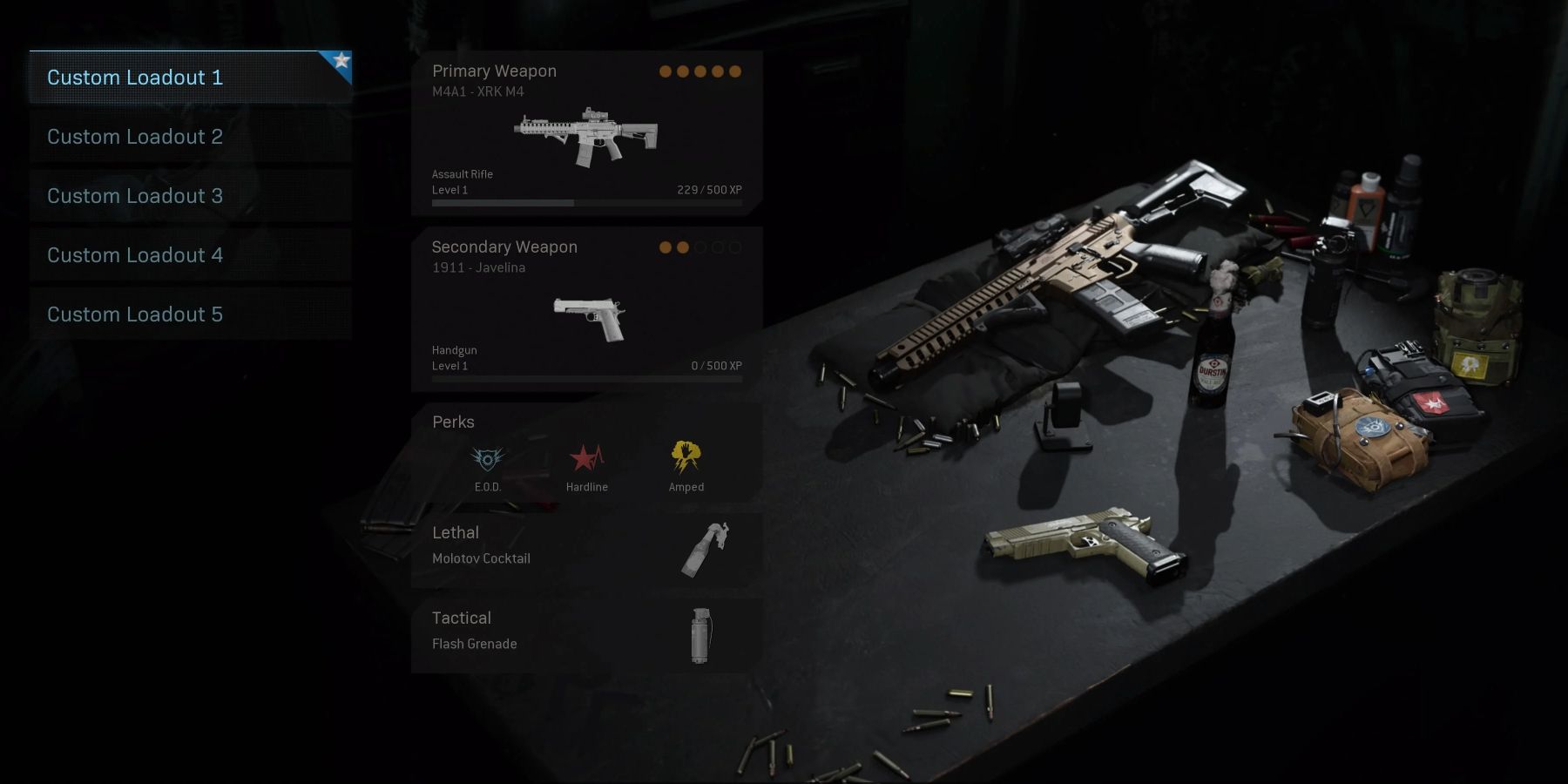
Task: Choose the Hardline perk icon
Action: point(586,458)
